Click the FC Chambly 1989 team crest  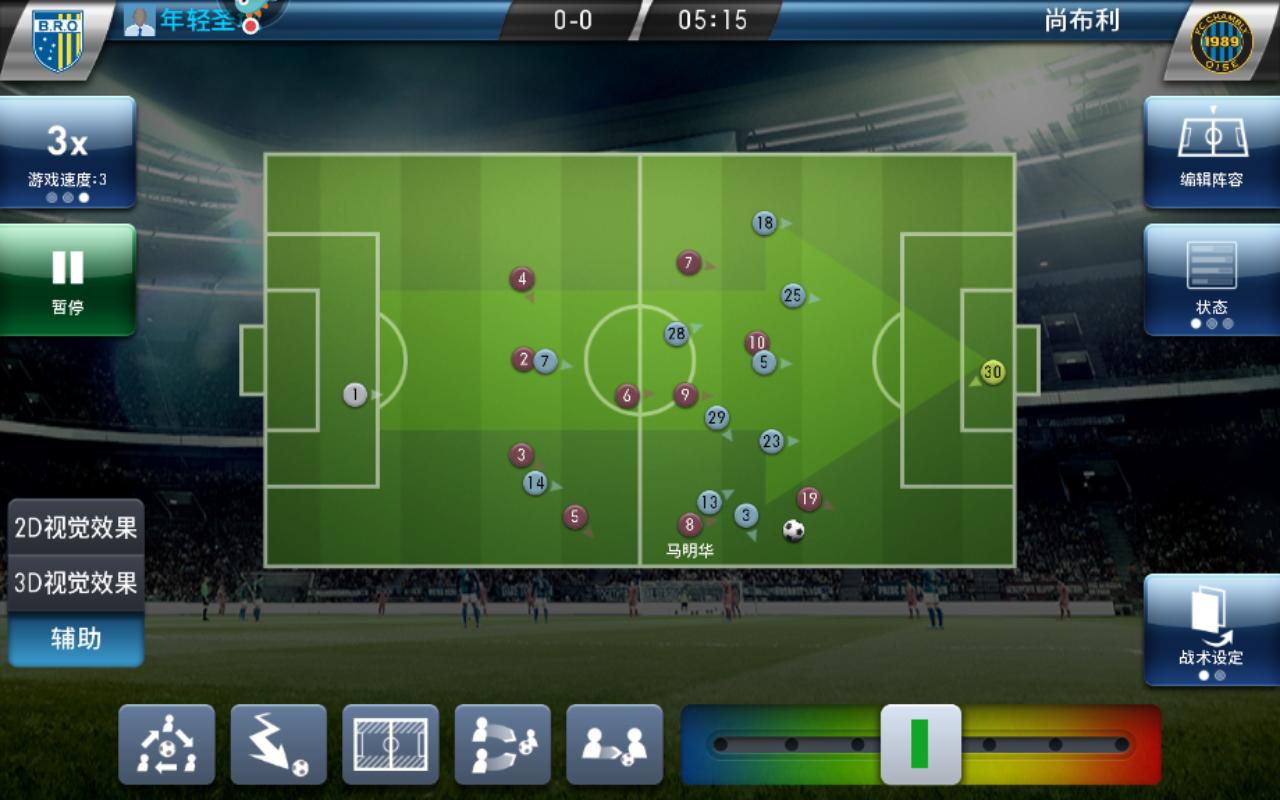[x=1221, y=41]
